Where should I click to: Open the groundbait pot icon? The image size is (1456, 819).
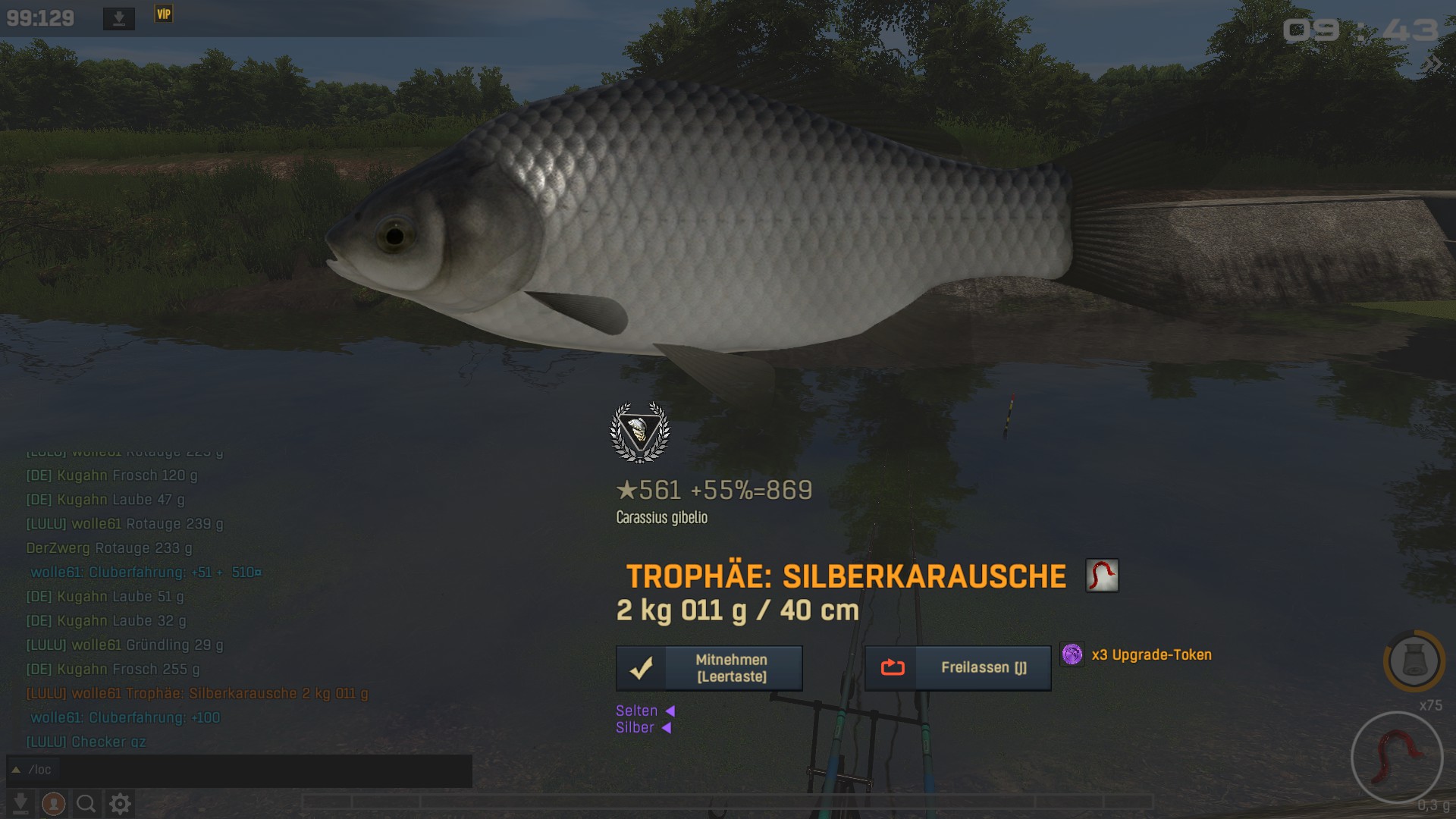tap(1414, 661)
